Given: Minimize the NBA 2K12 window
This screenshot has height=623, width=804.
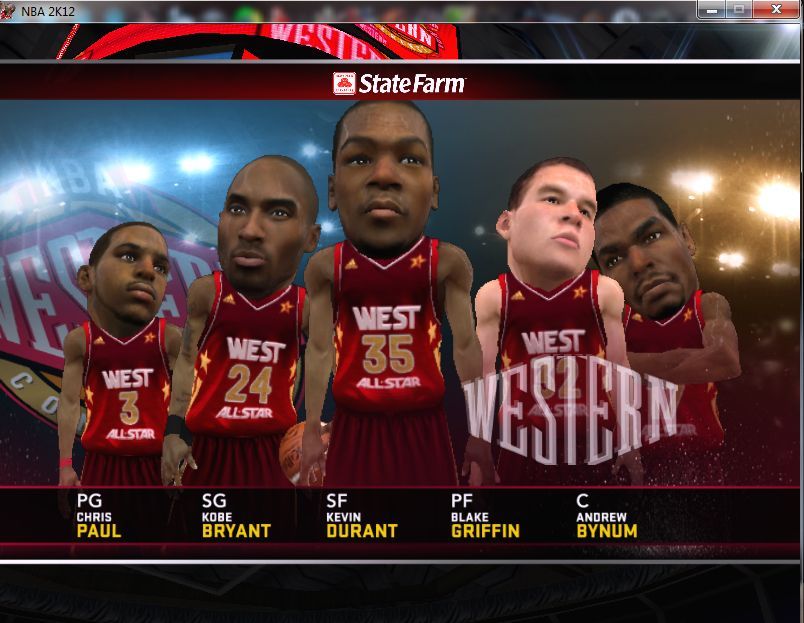Looking at the screenshot, I should [713, 9].
